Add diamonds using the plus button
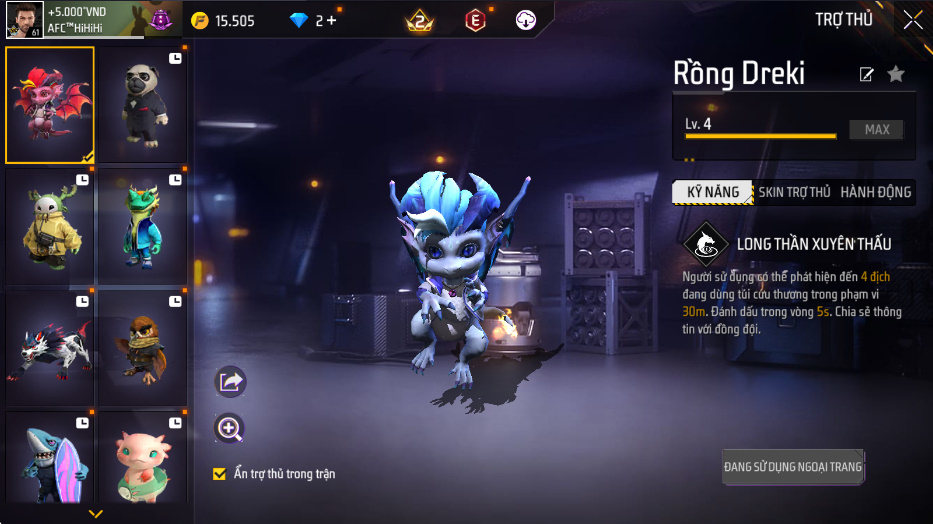 pos(331,21)
